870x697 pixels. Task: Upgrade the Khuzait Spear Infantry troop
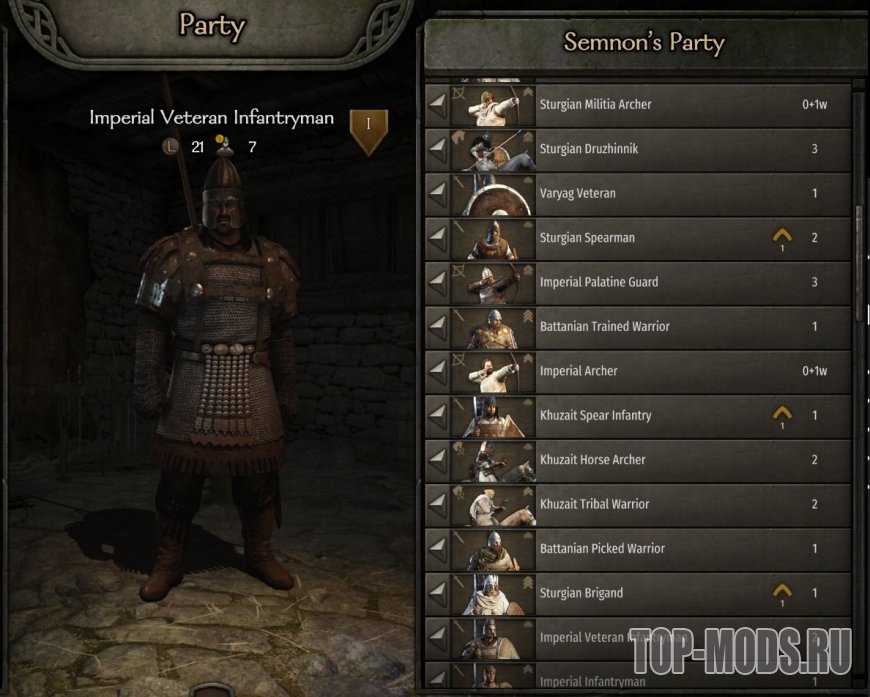782,414
